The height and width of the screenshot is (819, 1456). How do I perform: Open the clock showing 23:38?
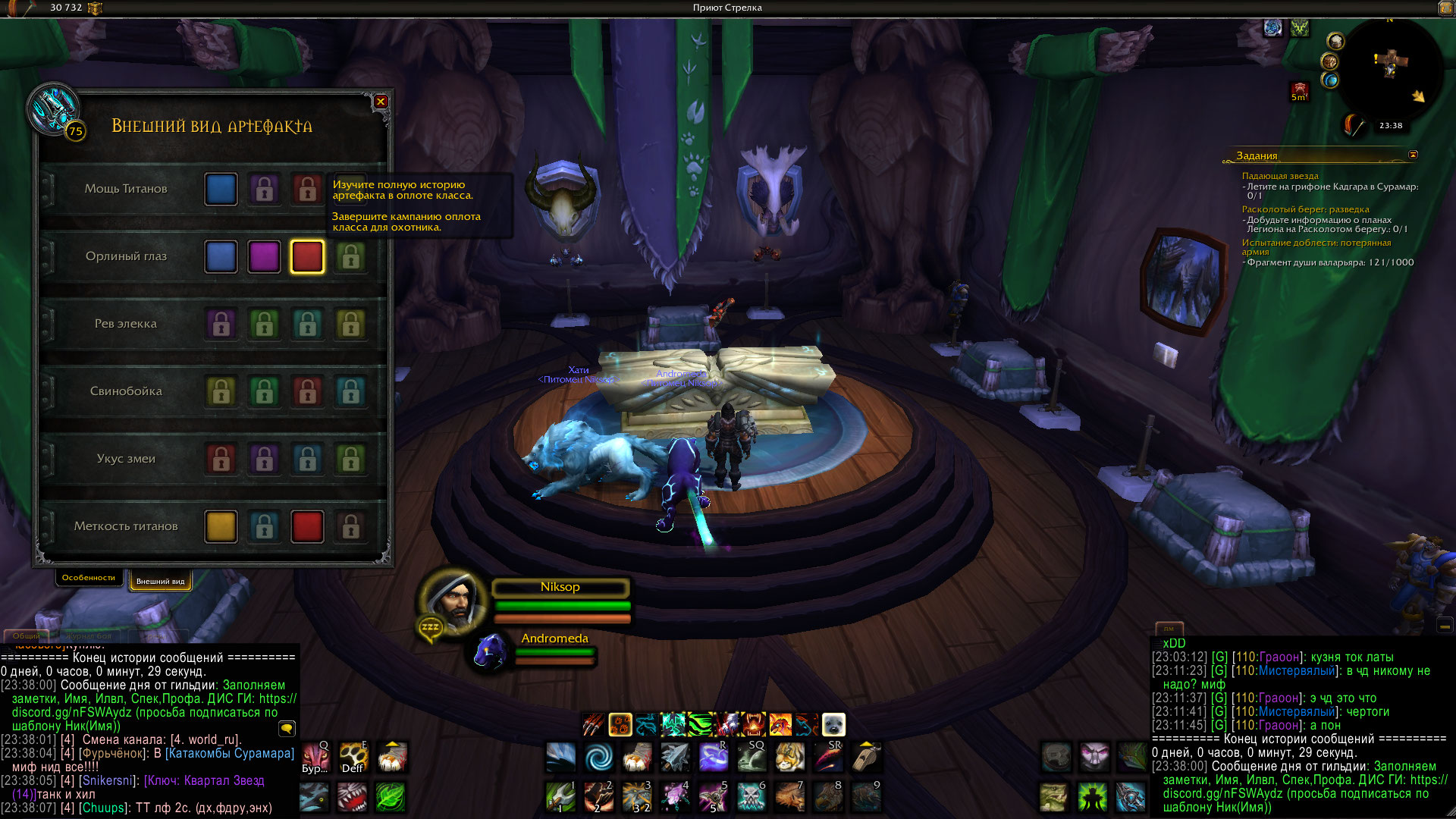tap(1391, 126)
